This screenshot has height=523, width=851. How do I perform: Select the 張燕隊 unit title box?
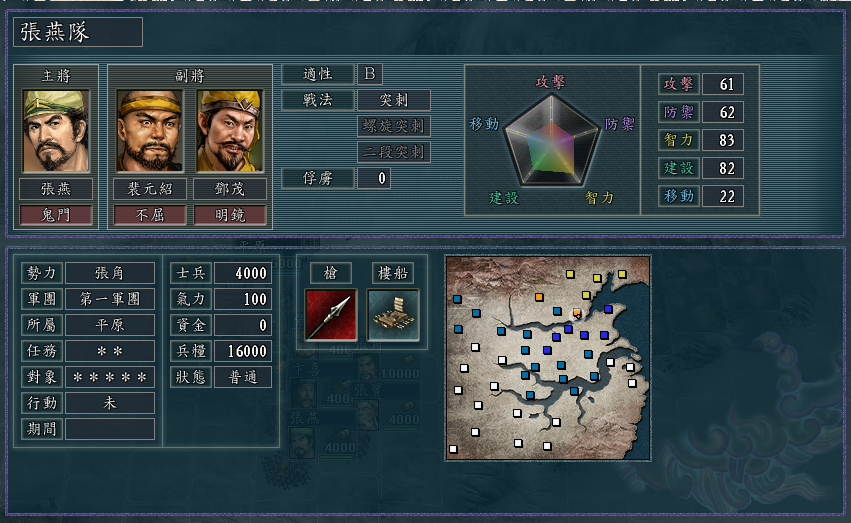pos(78,32)
